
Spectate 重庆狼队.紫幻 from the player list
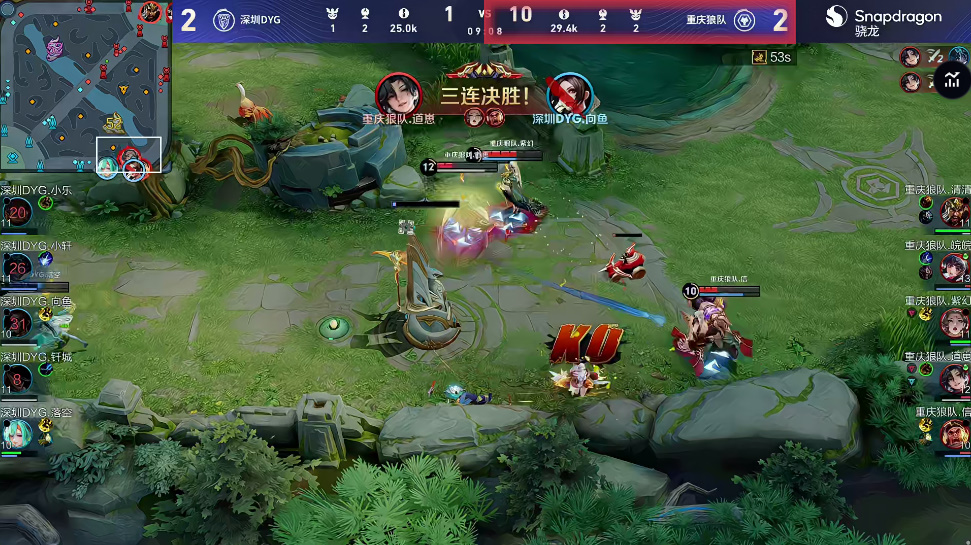(x=953, y=323)
